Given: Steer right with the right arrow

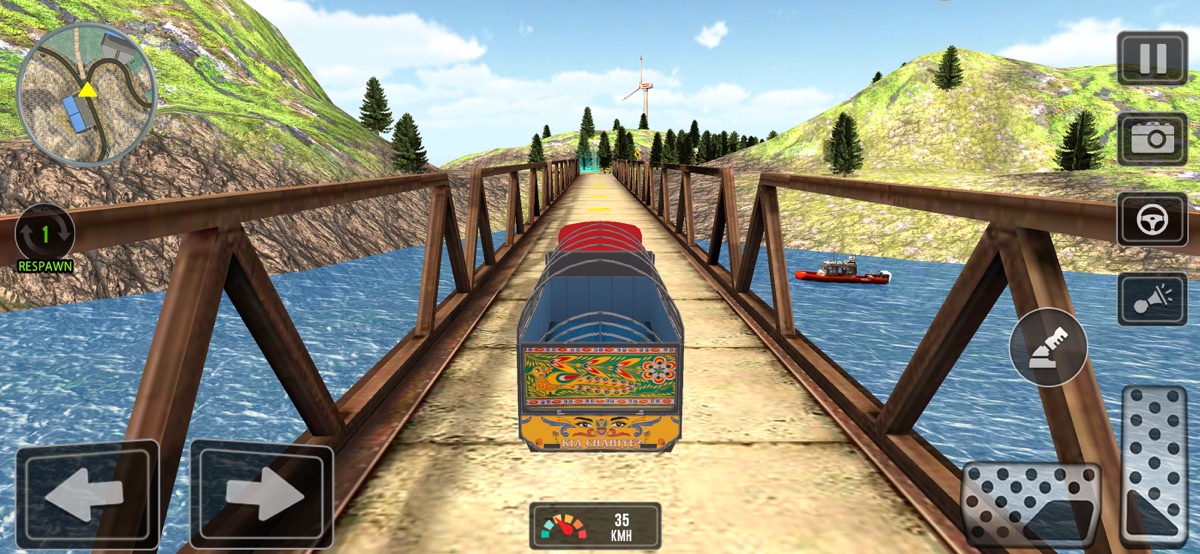Looking at the screenshot, I should coord(261,495).
